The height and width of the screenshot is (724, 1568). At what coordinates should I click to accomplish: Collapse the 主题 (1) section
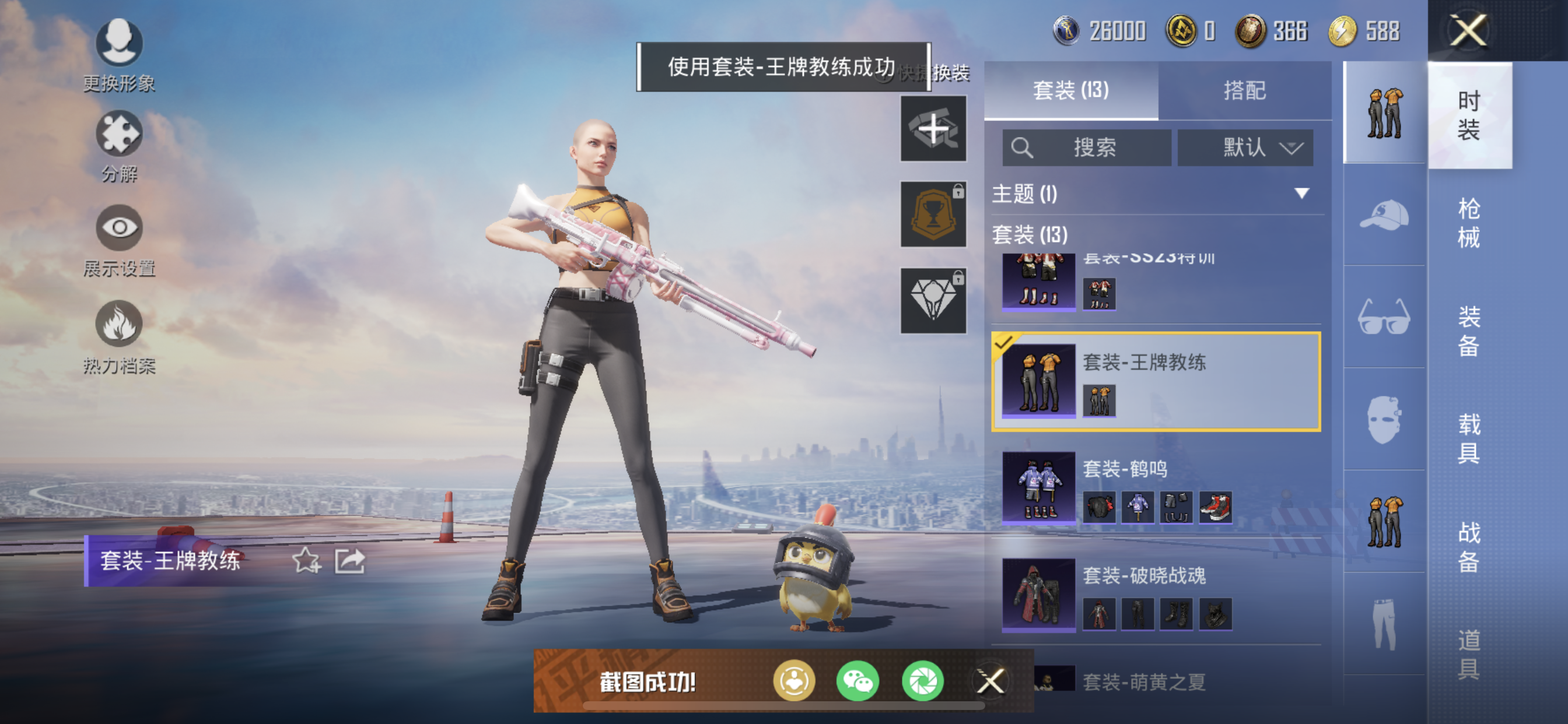pyautogui.click(x=1302, y=194)
